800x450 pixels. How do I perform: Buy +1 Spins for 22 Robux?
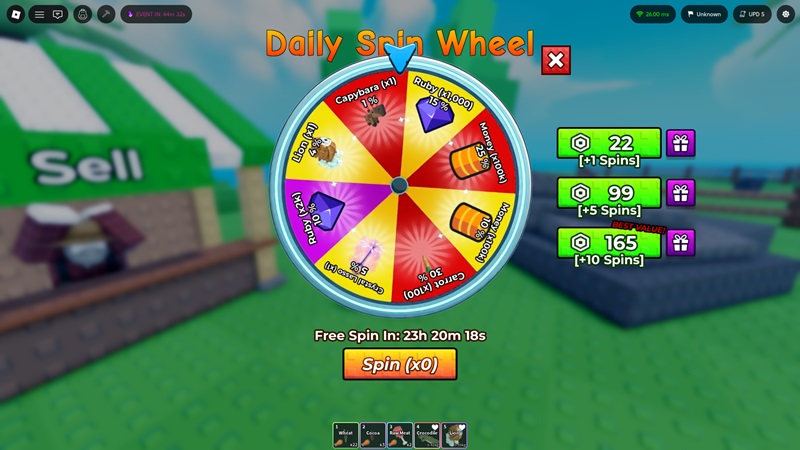pyautogui.click(x=609, y=143)
